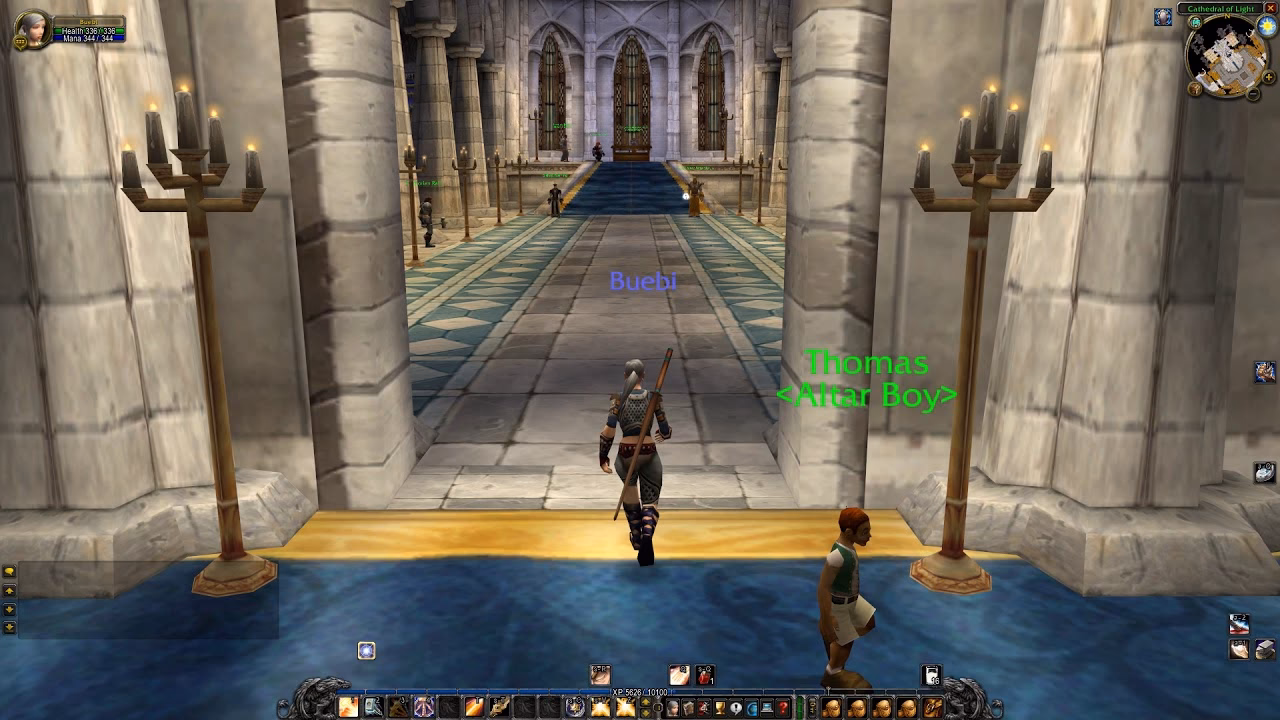This screenshot has height=720, width=1280.
Task: Open the Spellbook from the micro menu
Action: point(688,706)
